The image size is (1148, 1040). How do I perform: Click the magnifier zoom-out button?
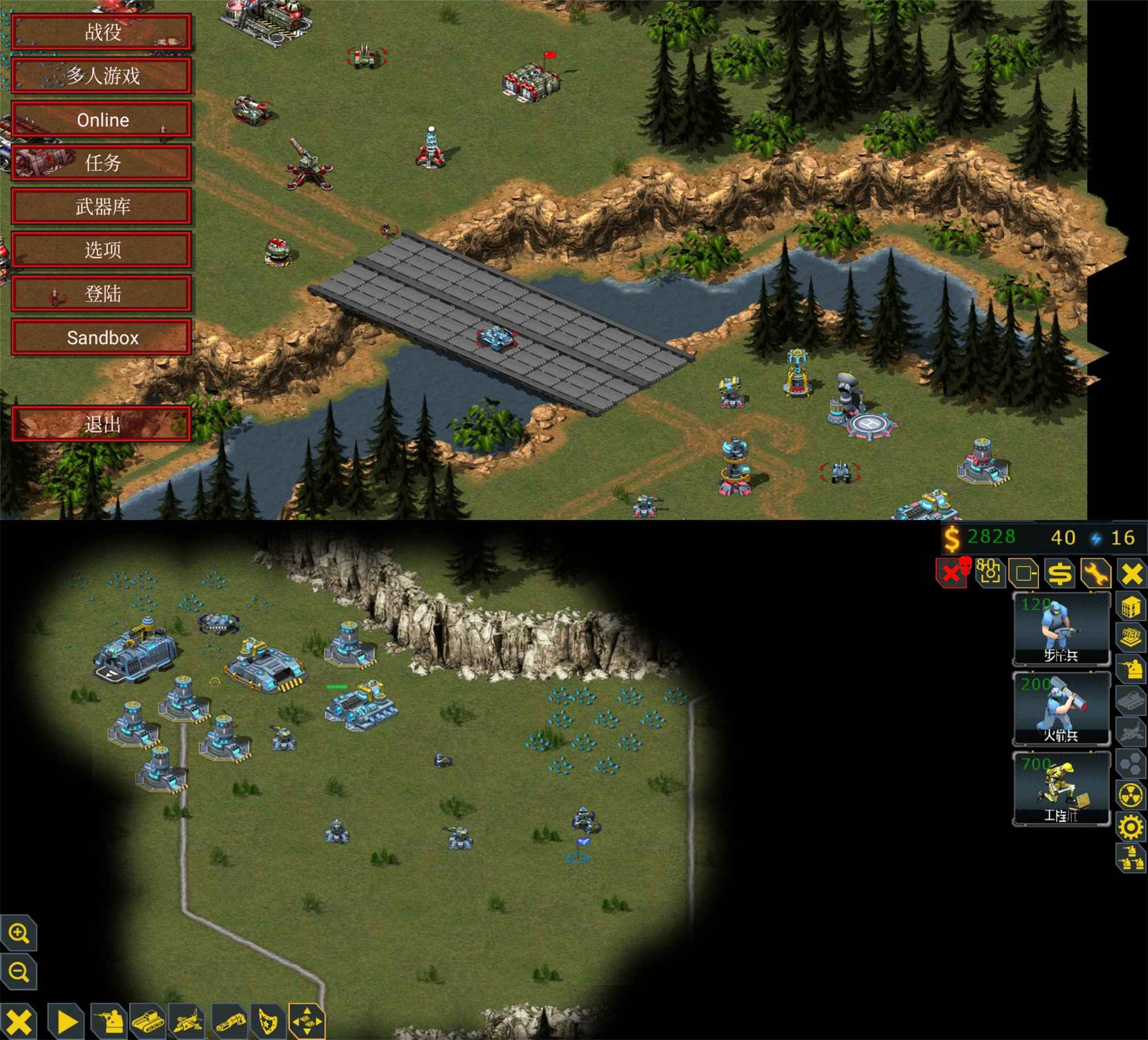[19, 972]
